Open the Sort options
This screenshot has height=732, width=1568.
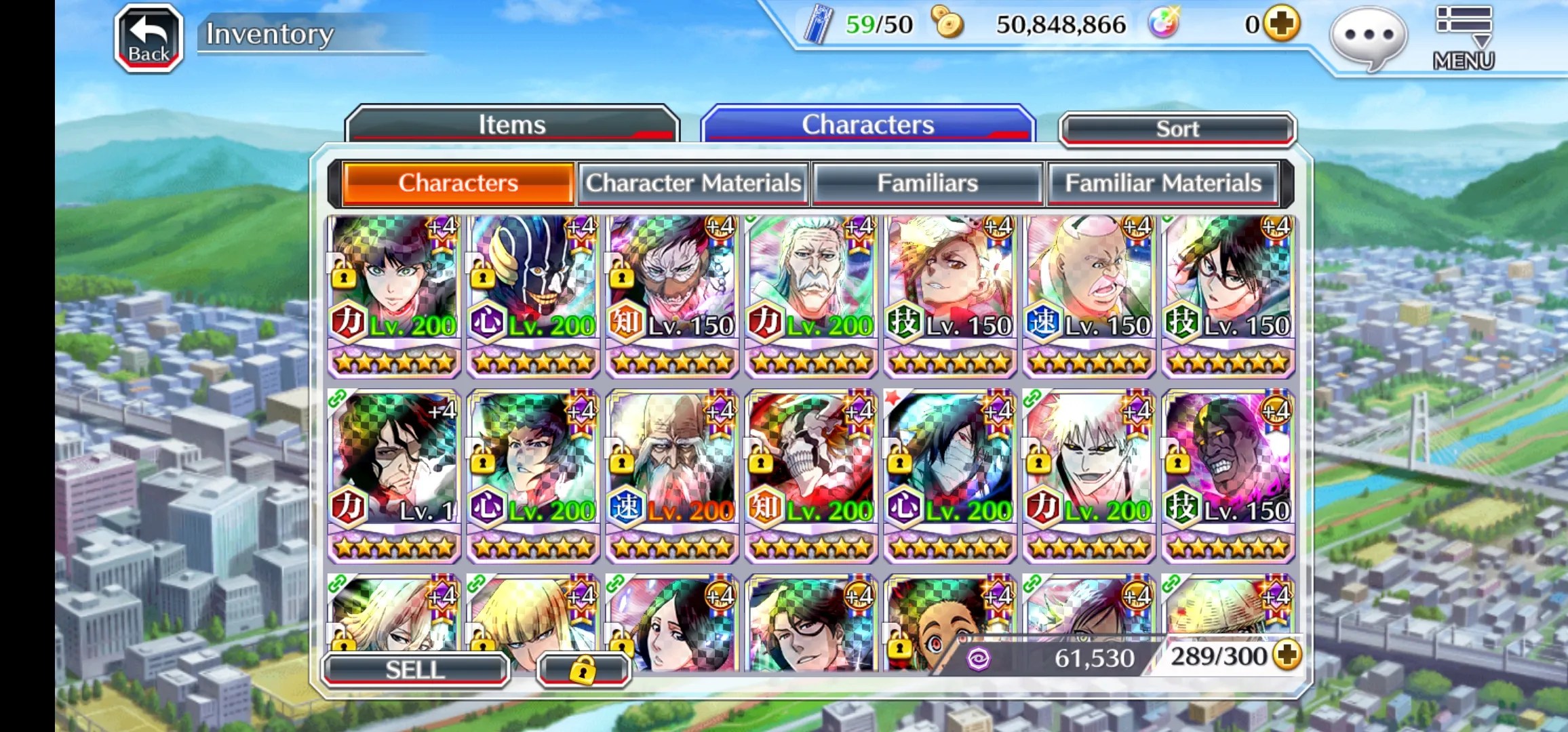click(1177, 129)
